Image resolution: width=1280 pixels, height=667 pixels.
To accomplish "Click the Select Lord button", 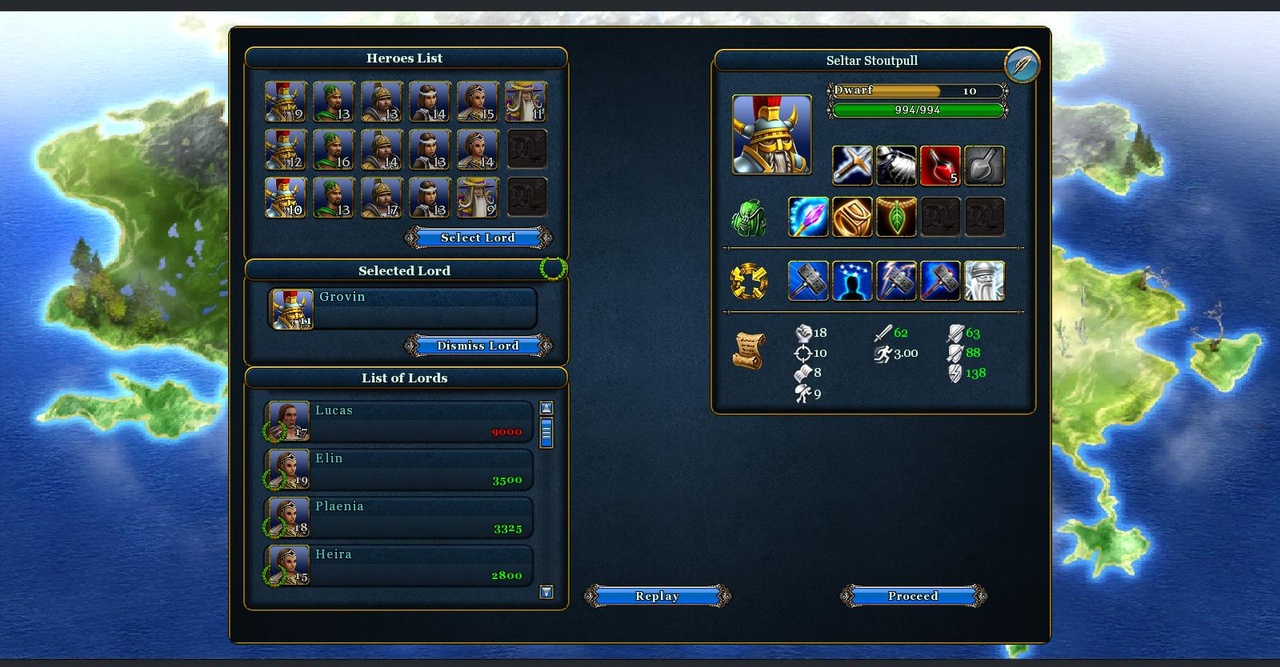I will [478, 238].
